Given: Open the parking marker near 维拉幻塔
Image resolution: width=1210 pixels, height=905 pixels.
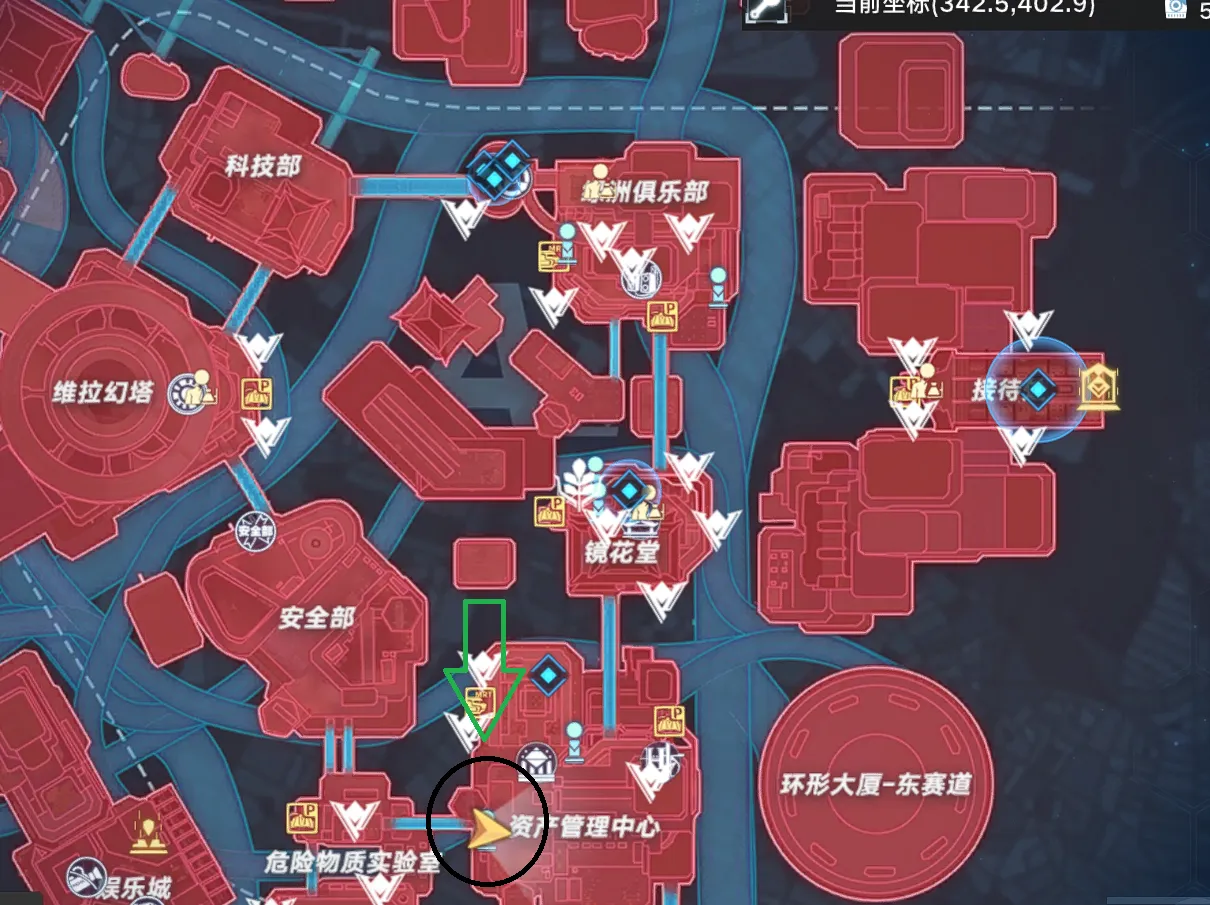Looking at the screenshot, I should pos(256,394).
